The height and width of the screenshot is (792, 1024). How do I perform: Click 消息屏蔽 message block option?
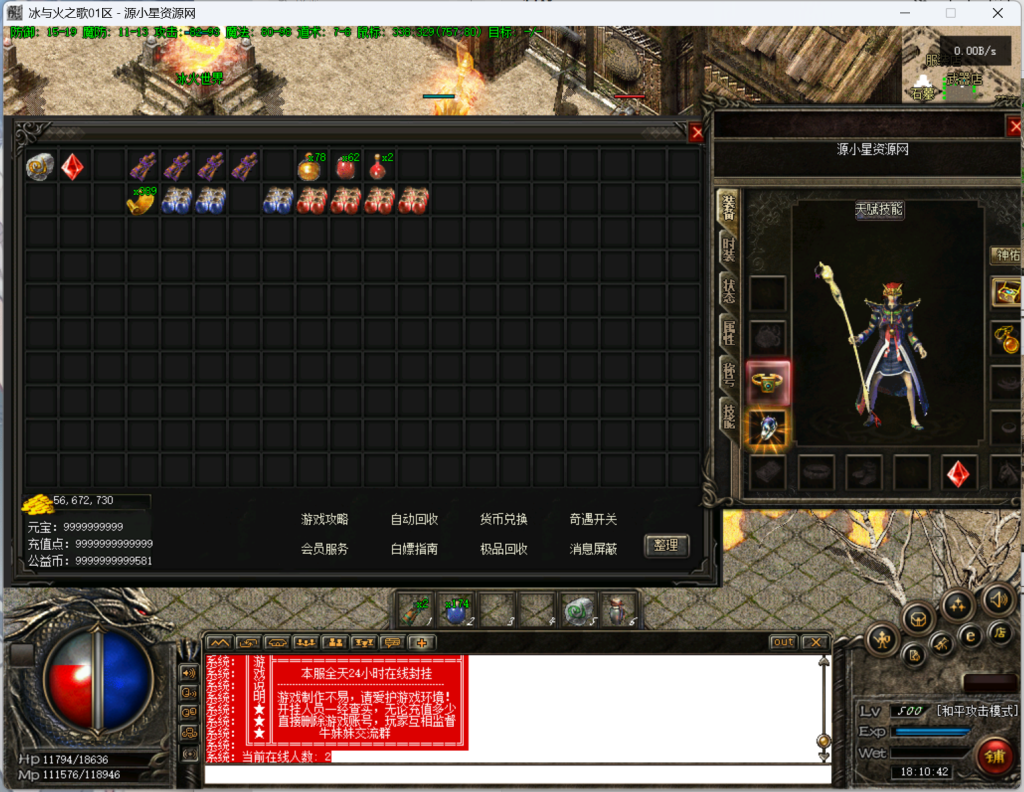(x=593, y=549)
